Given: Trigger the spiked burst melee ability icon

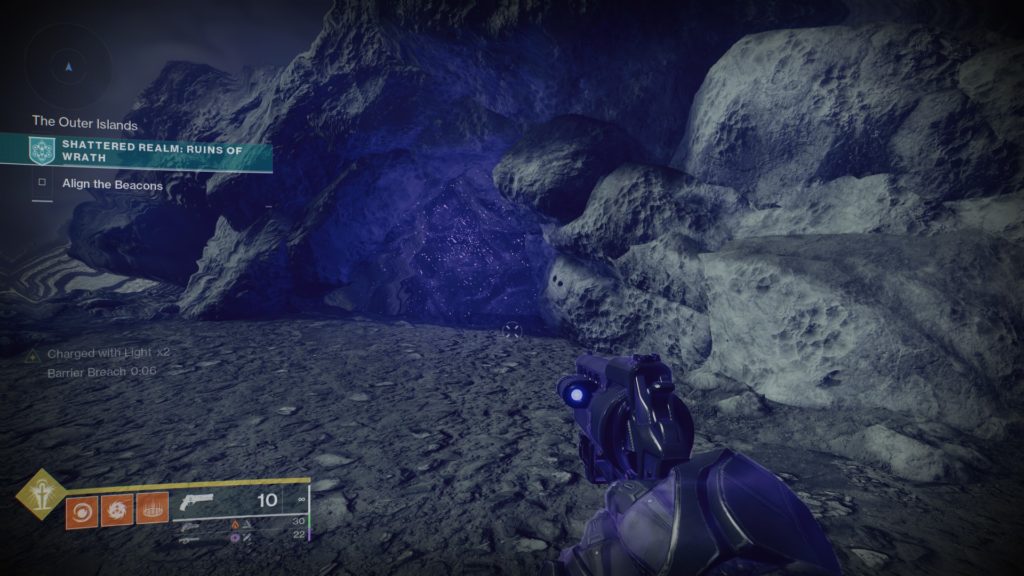Looking at the screenshot, I should (117, 510).
